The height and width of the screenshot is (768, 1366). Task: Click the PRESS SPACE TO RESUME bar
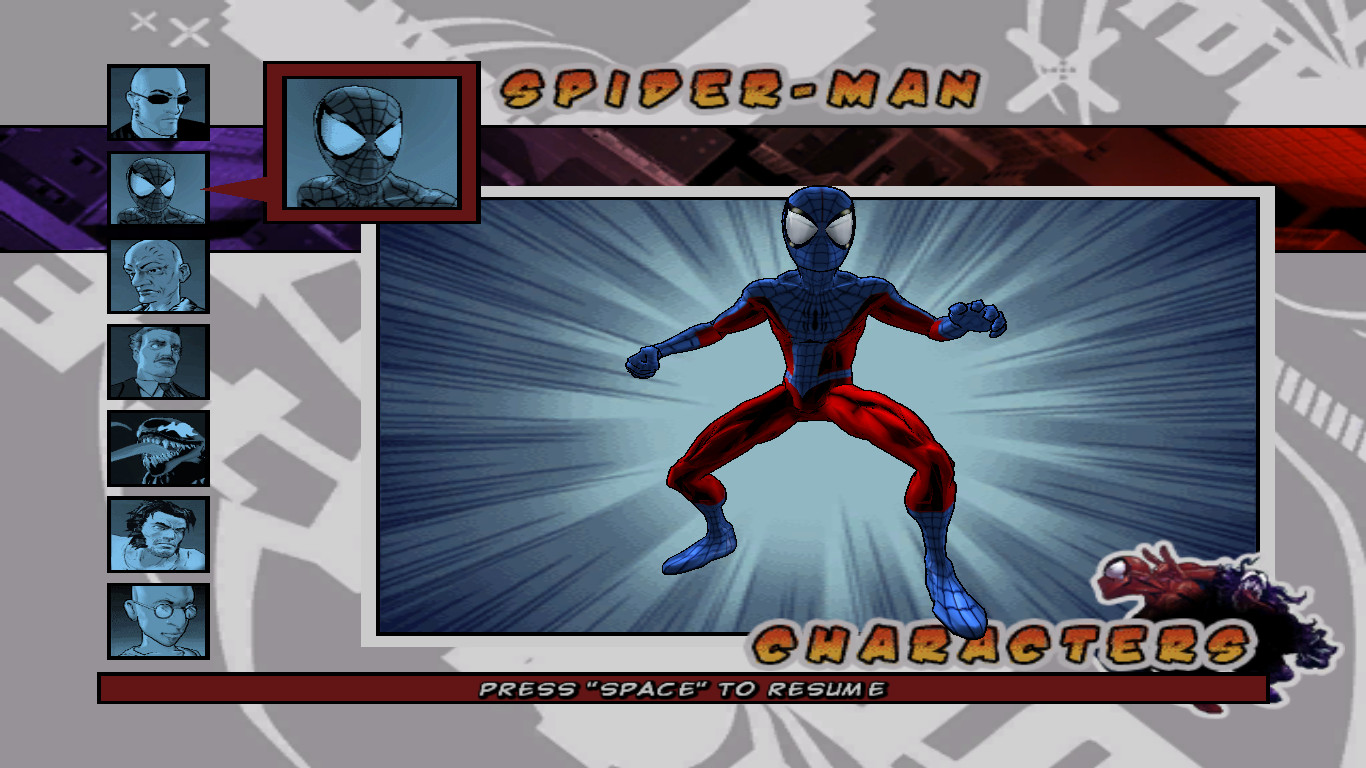coord(683,687)
